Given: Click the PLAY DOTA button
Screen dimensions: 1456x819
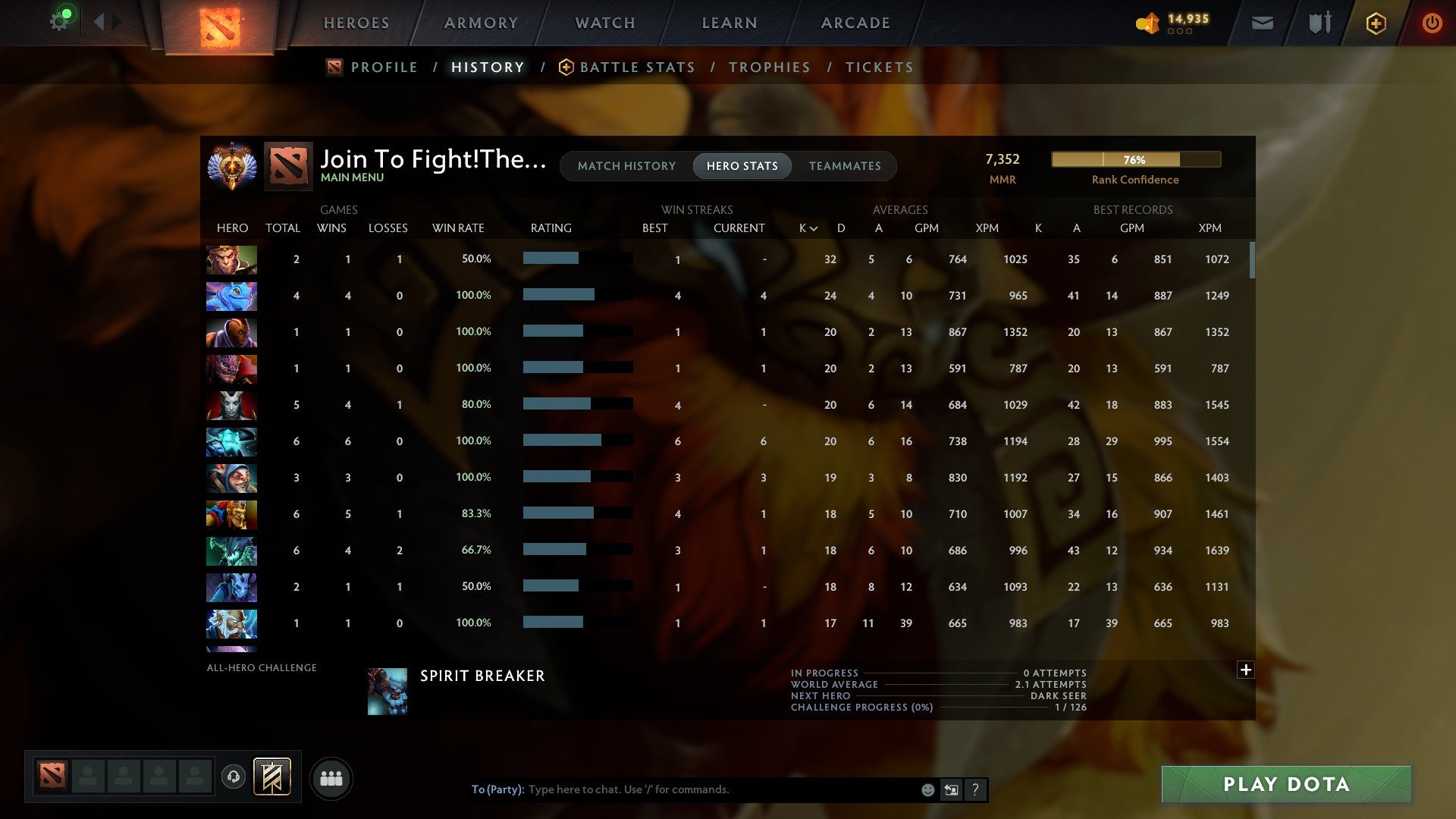Looking at the screenshot, I should pyautogui.click(x=1285, y=785).
